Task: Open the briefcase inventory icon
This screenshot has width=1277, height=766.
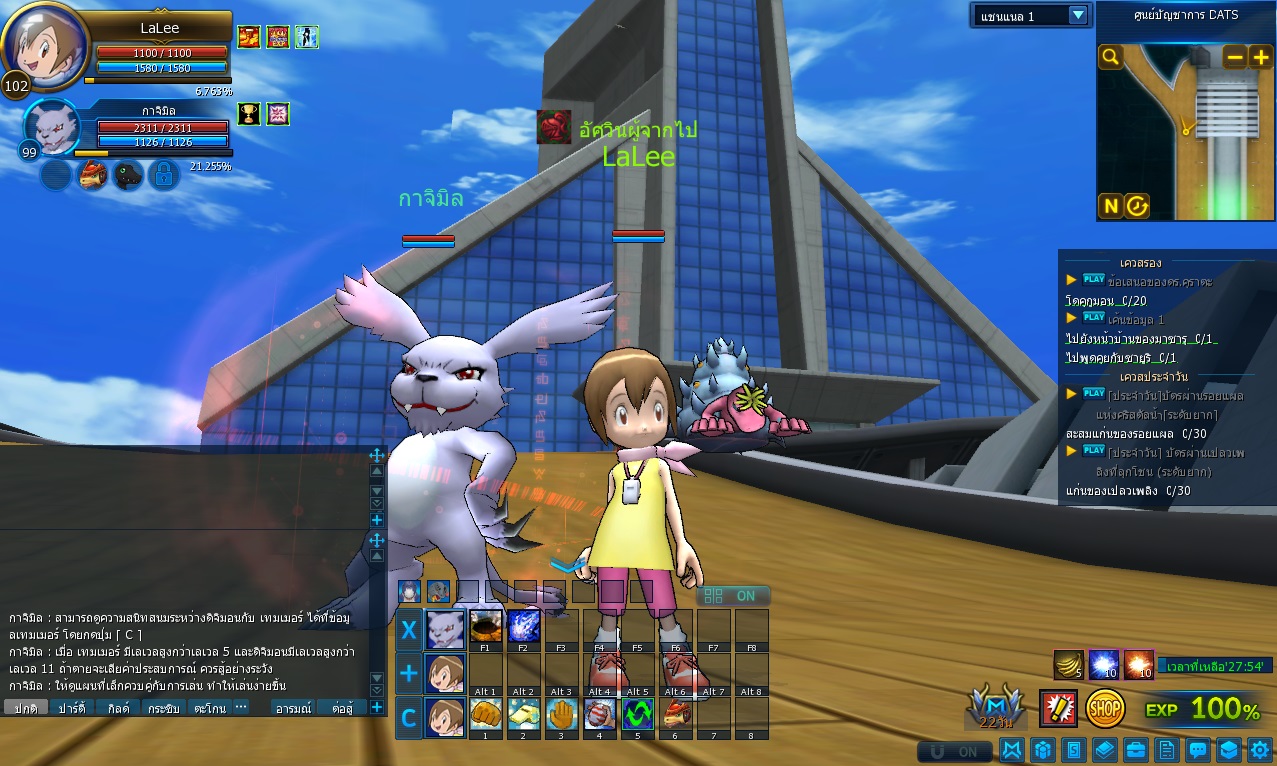Action: click(x=1136, y=750)
